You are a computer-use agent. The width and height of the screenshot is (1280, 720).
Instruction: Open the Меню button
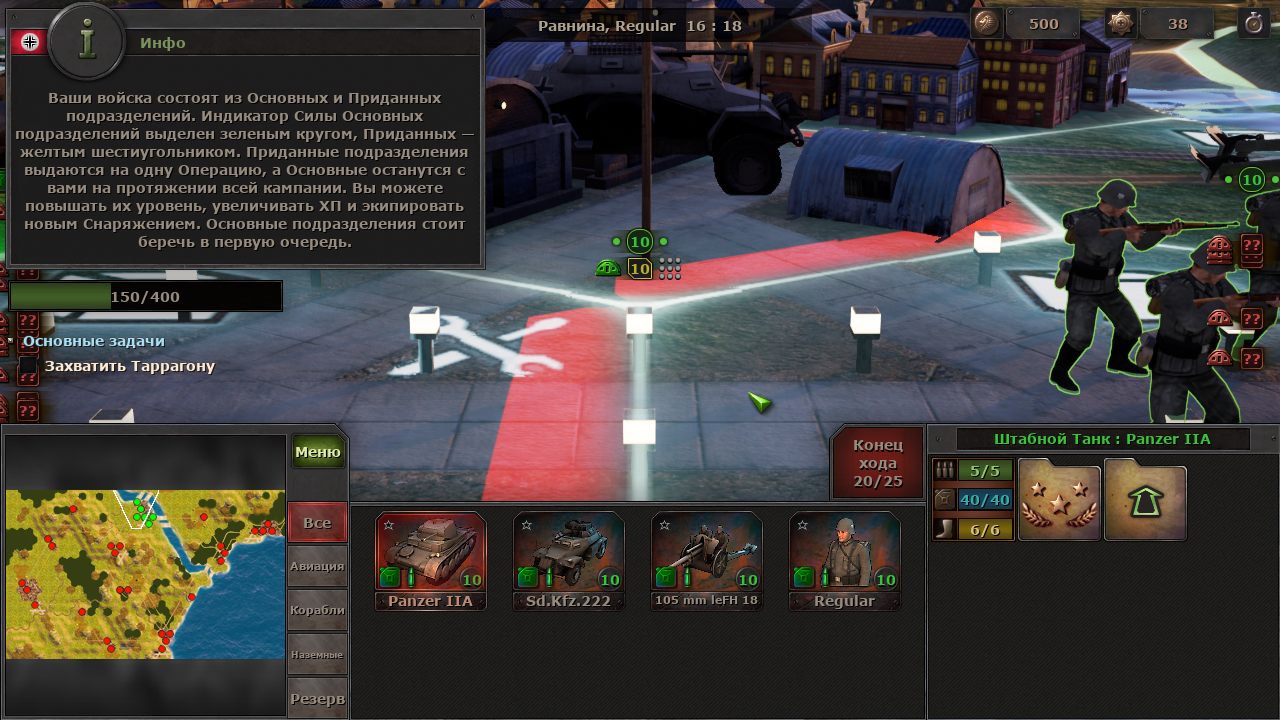click(318, 452)
